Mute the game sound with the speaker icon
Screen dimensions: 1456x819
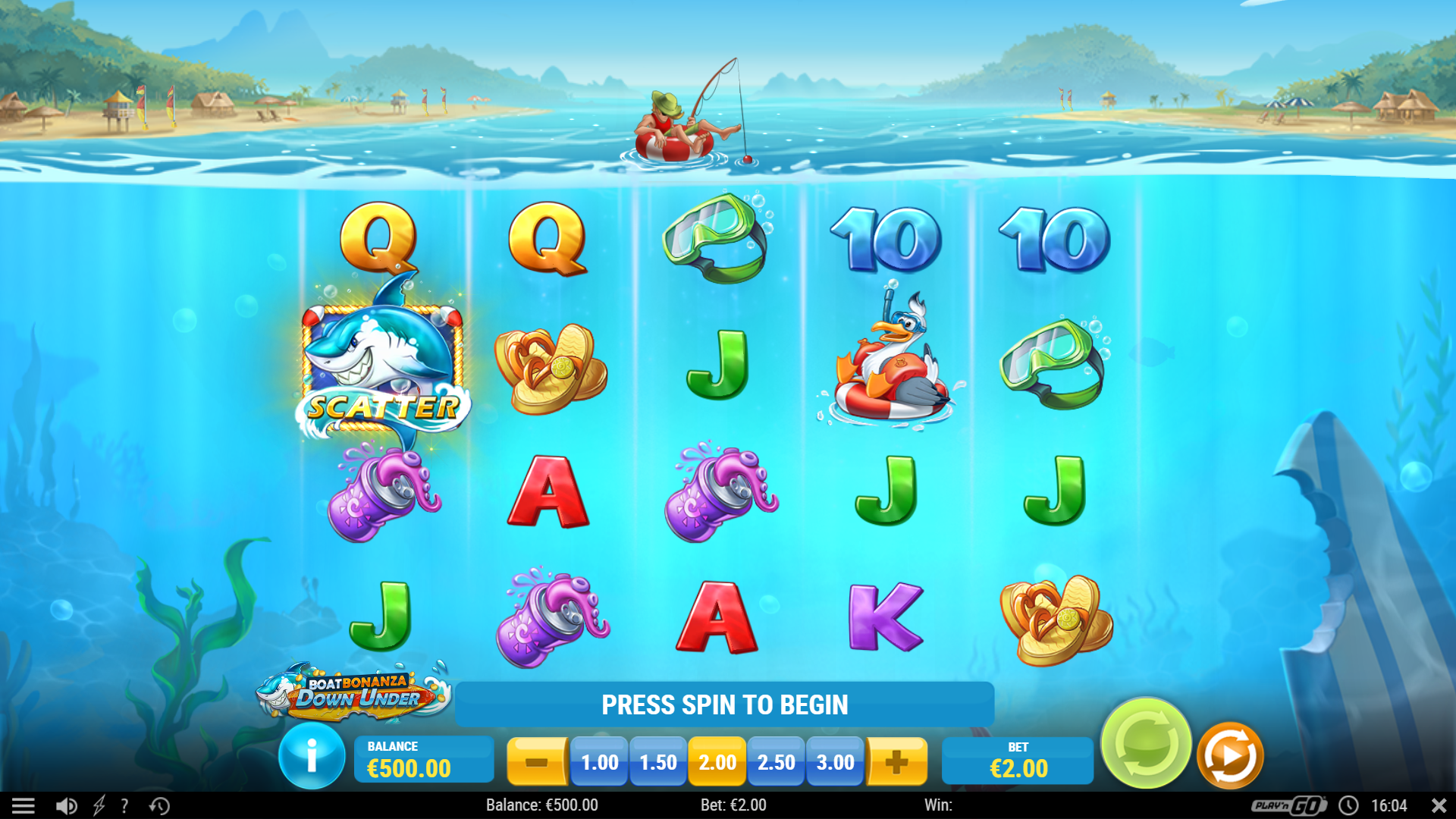[66, 805]
